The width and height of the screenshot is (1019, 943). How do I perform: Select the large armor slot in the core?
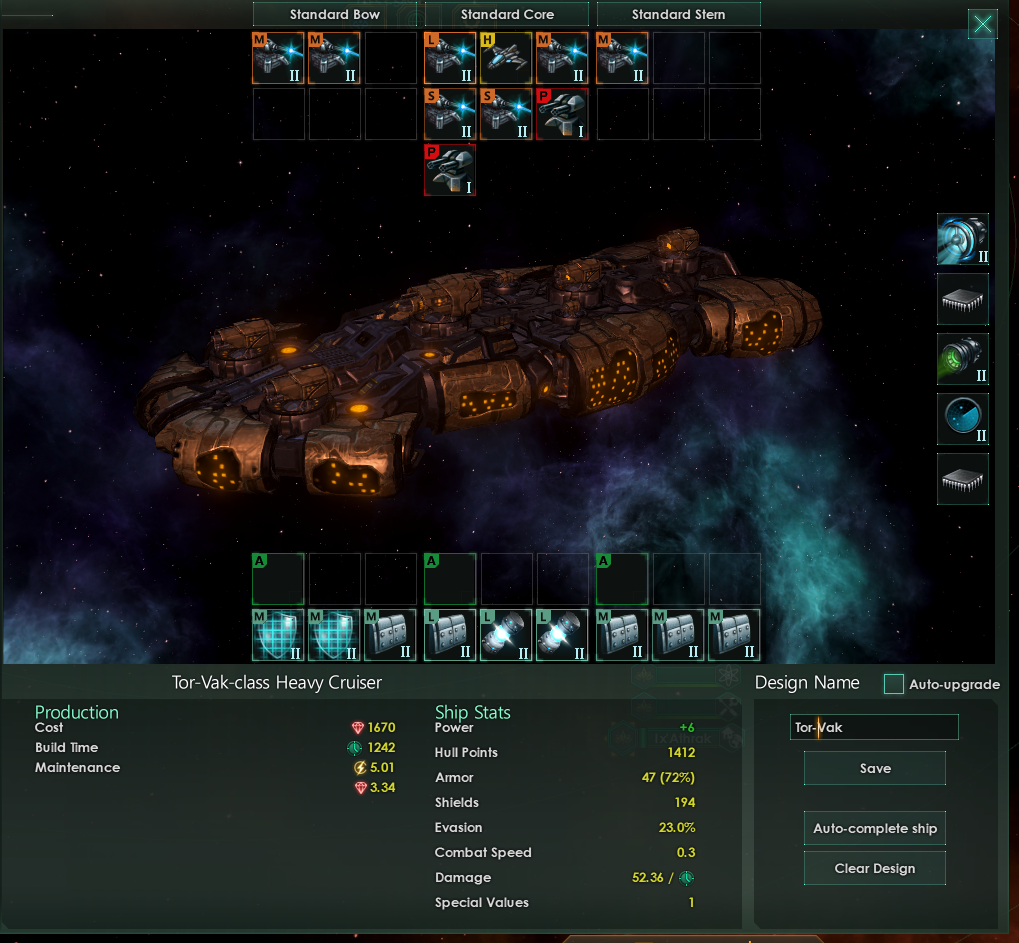(x=450, y=635)
